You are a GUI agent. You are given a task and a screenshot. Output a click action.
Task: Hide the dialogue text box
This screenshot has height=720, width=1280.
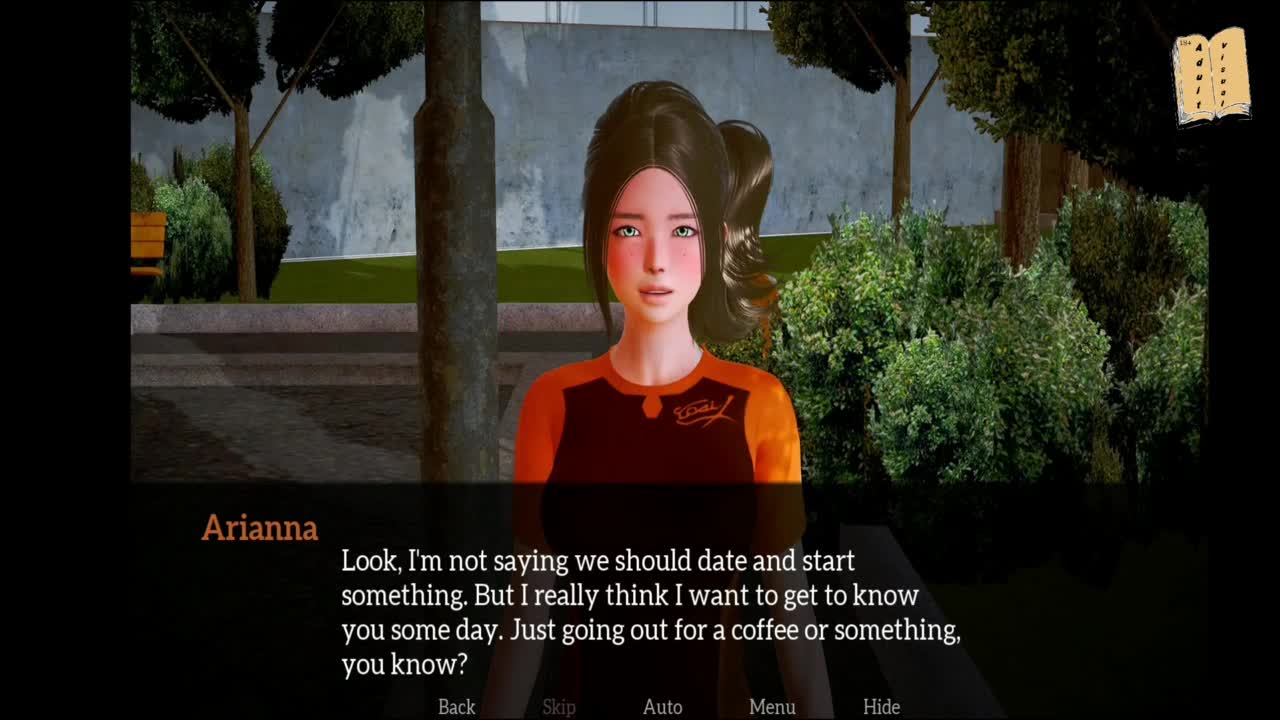pyautogui.click(x=881, y=707)
